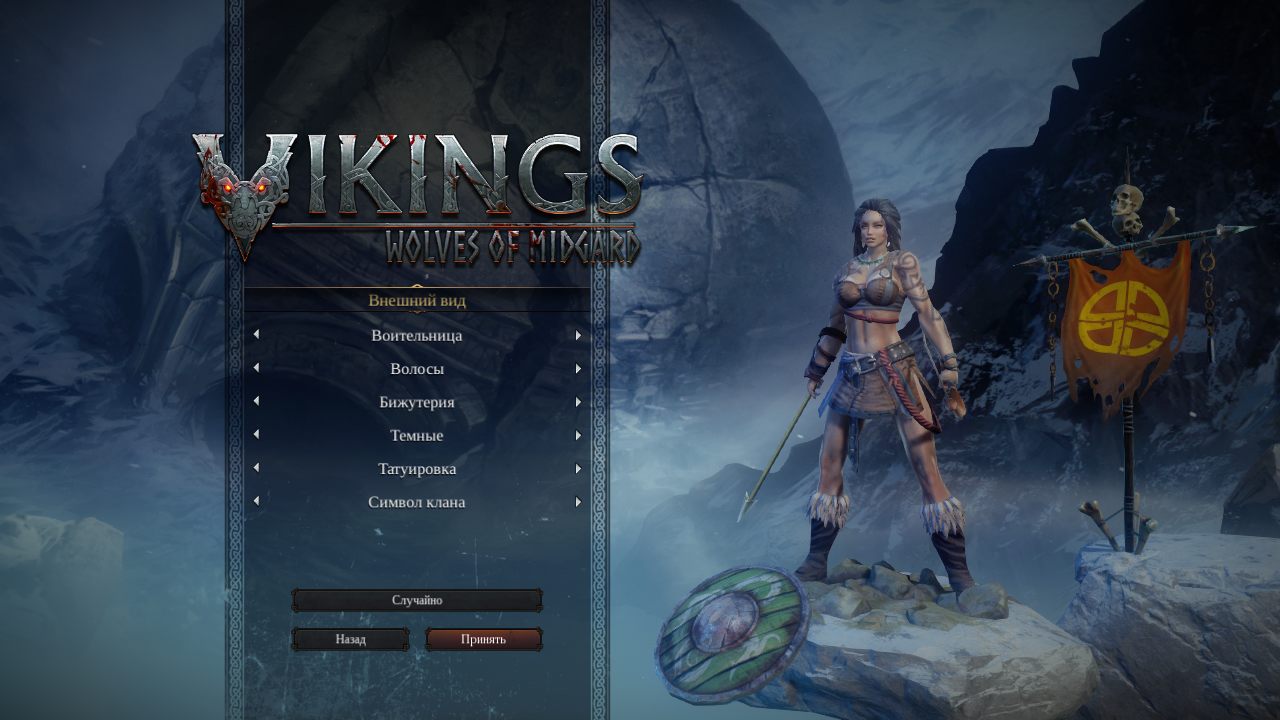Cycle backward through Бижутерия jewelry options
This screenshot has width=1280, height=720.
(258, 402)
